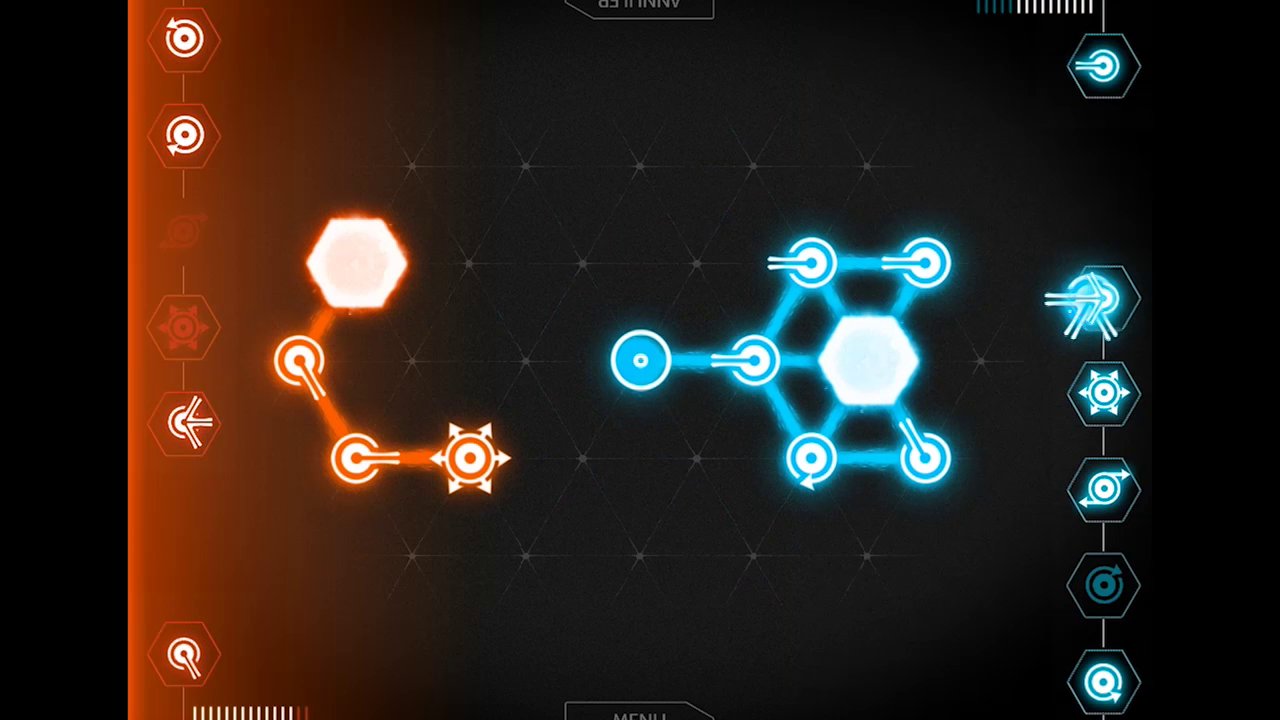Screen dimensions: 1280x720
Task: Select the clockwise rotation tool on blue sidebar
Action: pos(1103,585)
